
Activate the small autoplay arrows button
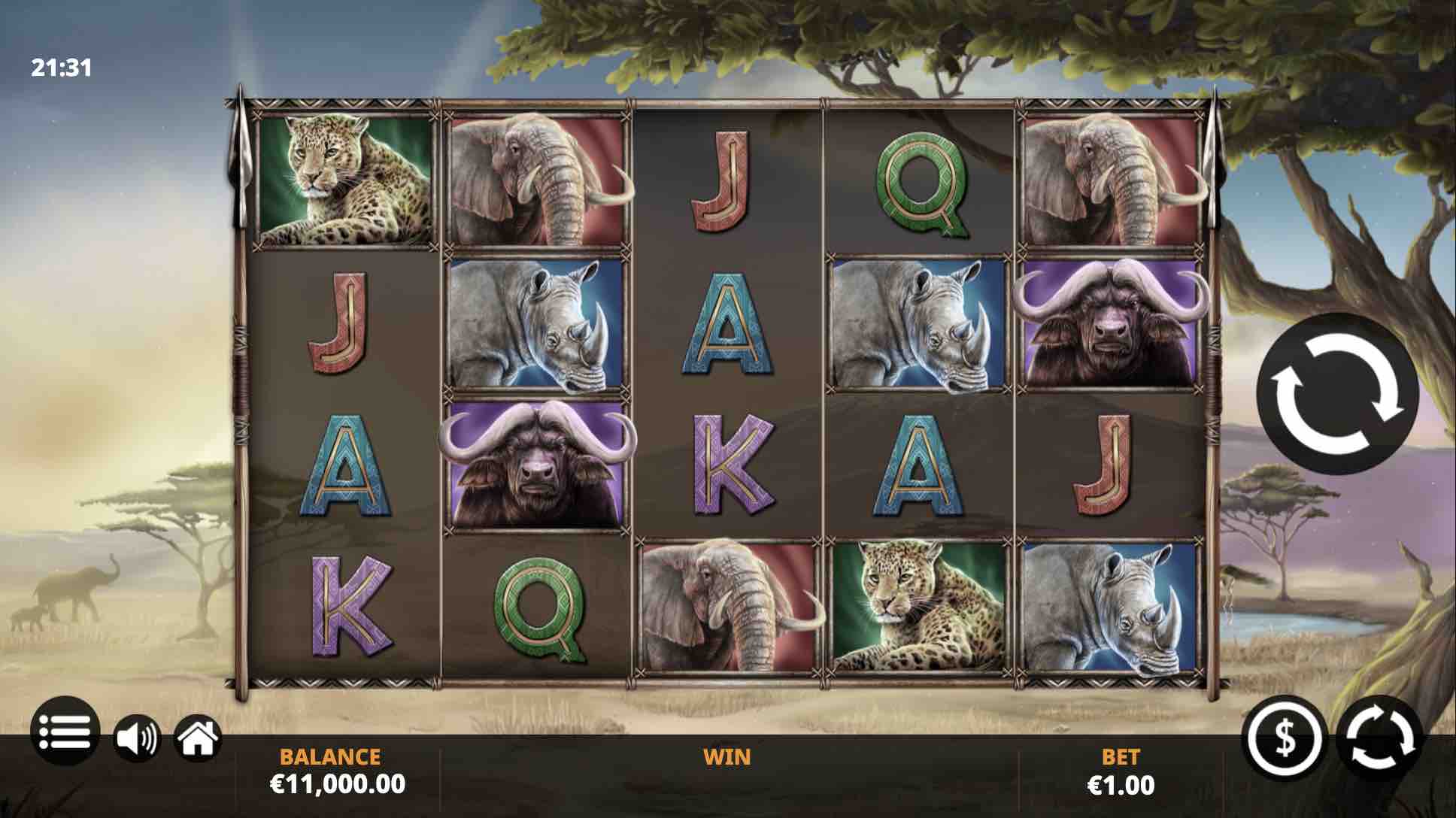[1381, 737]
